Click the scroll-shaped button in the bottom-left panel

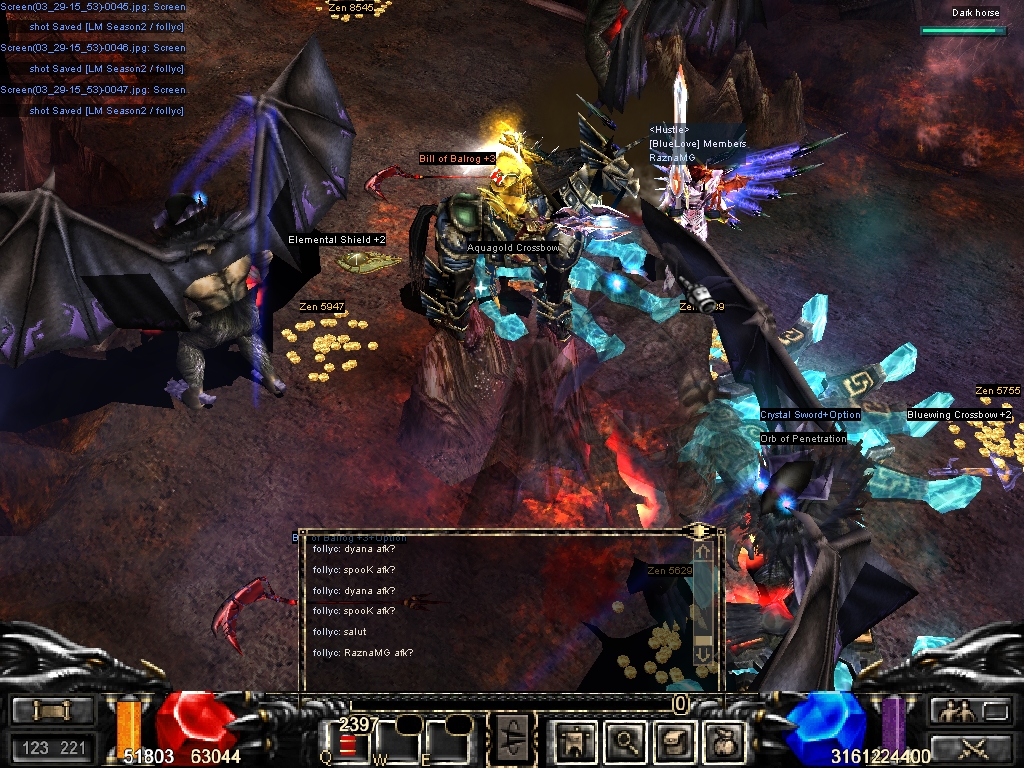pyautogui.click(x=53, y=711)
